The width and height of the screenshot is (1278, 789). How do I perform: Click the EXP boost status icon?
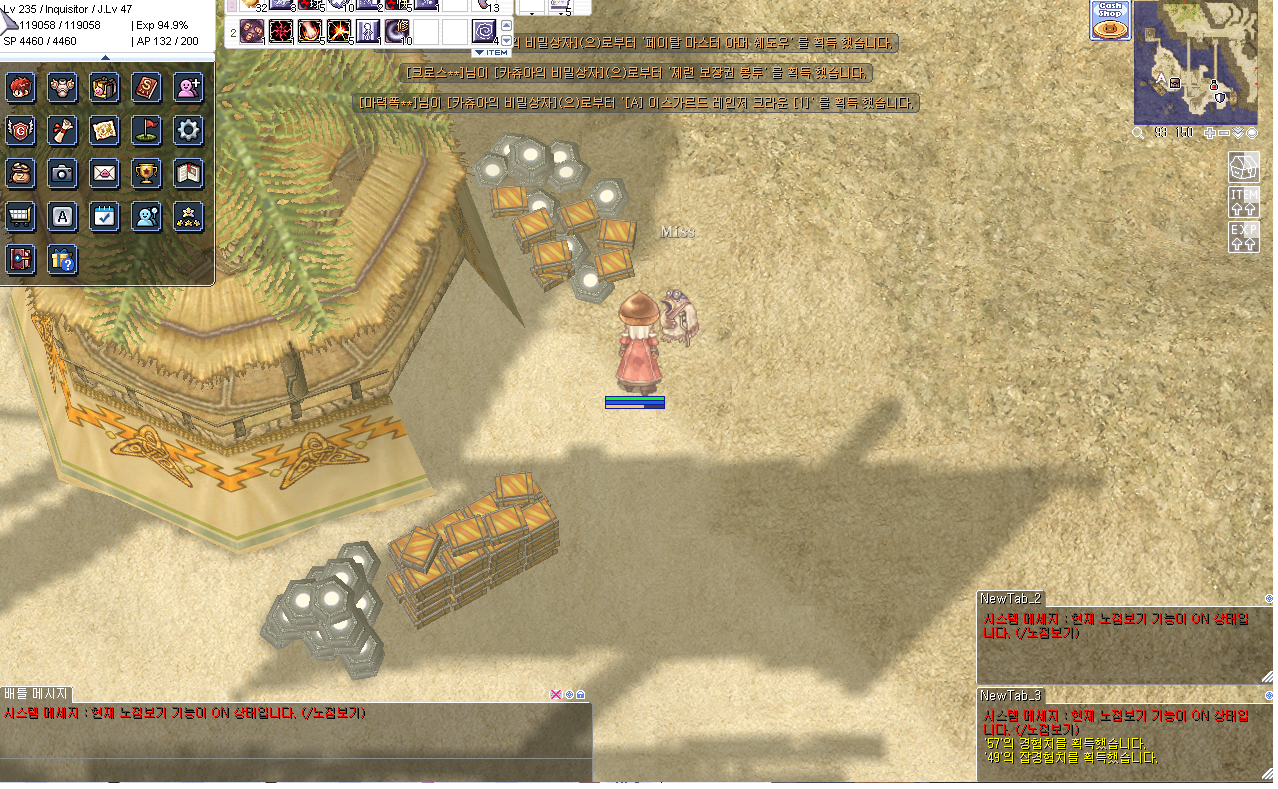[1243, 236]
